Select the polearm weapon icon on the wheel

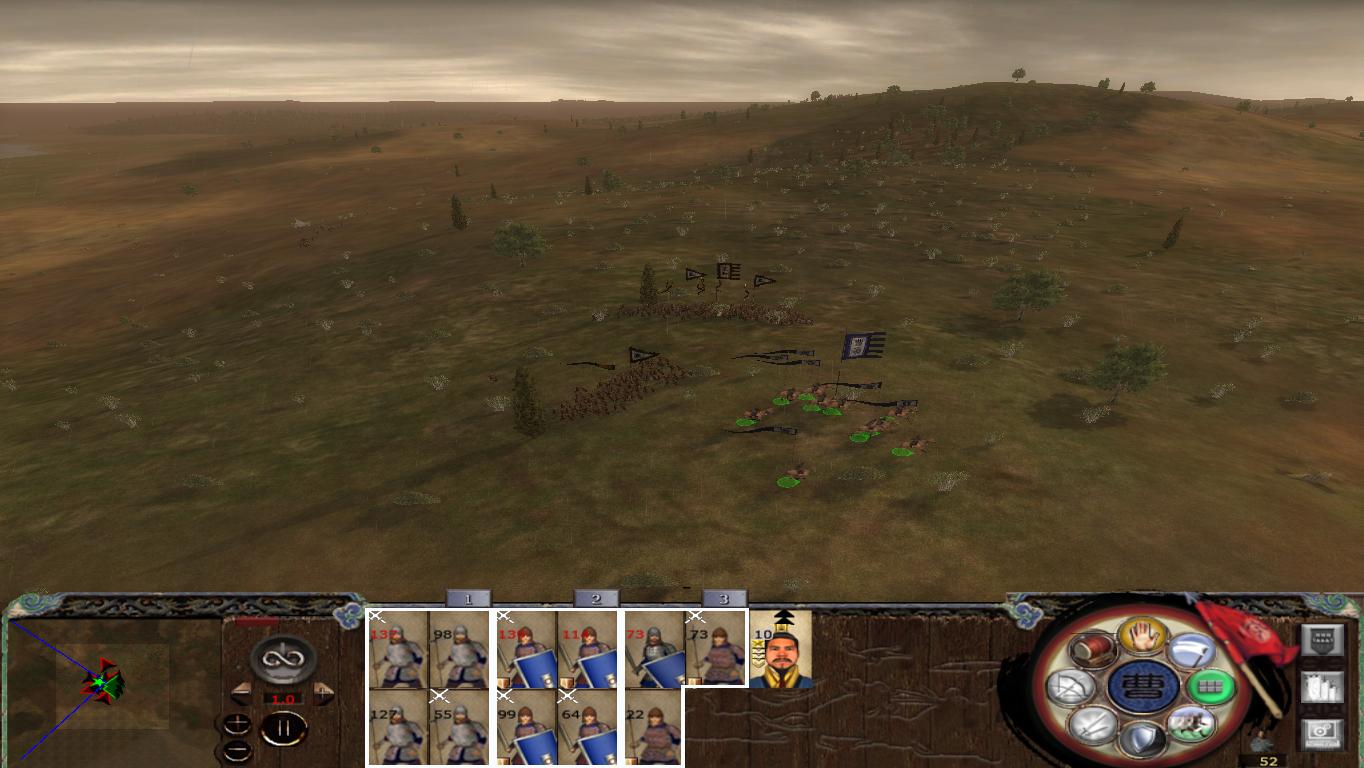pos(1194,650)
